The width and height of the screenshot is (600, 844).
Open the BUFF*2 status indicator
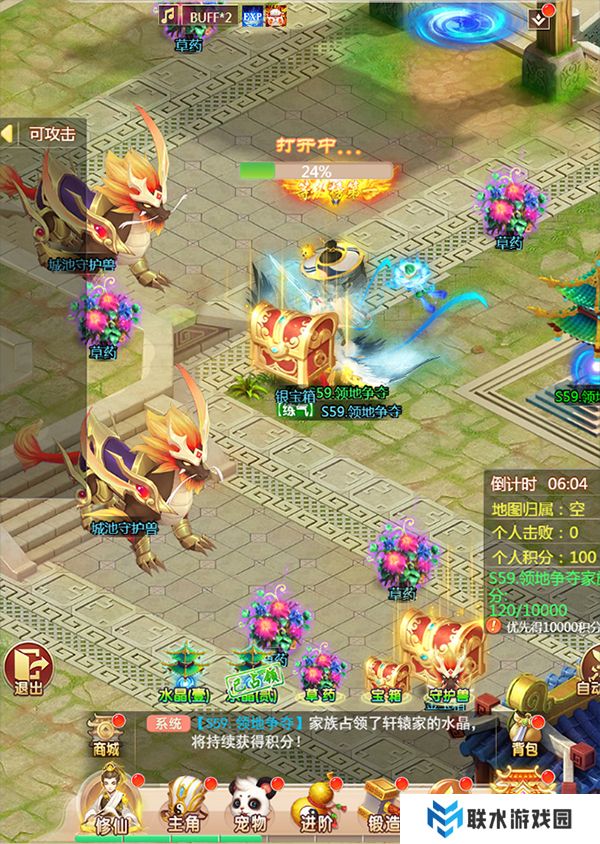(208, 16)
